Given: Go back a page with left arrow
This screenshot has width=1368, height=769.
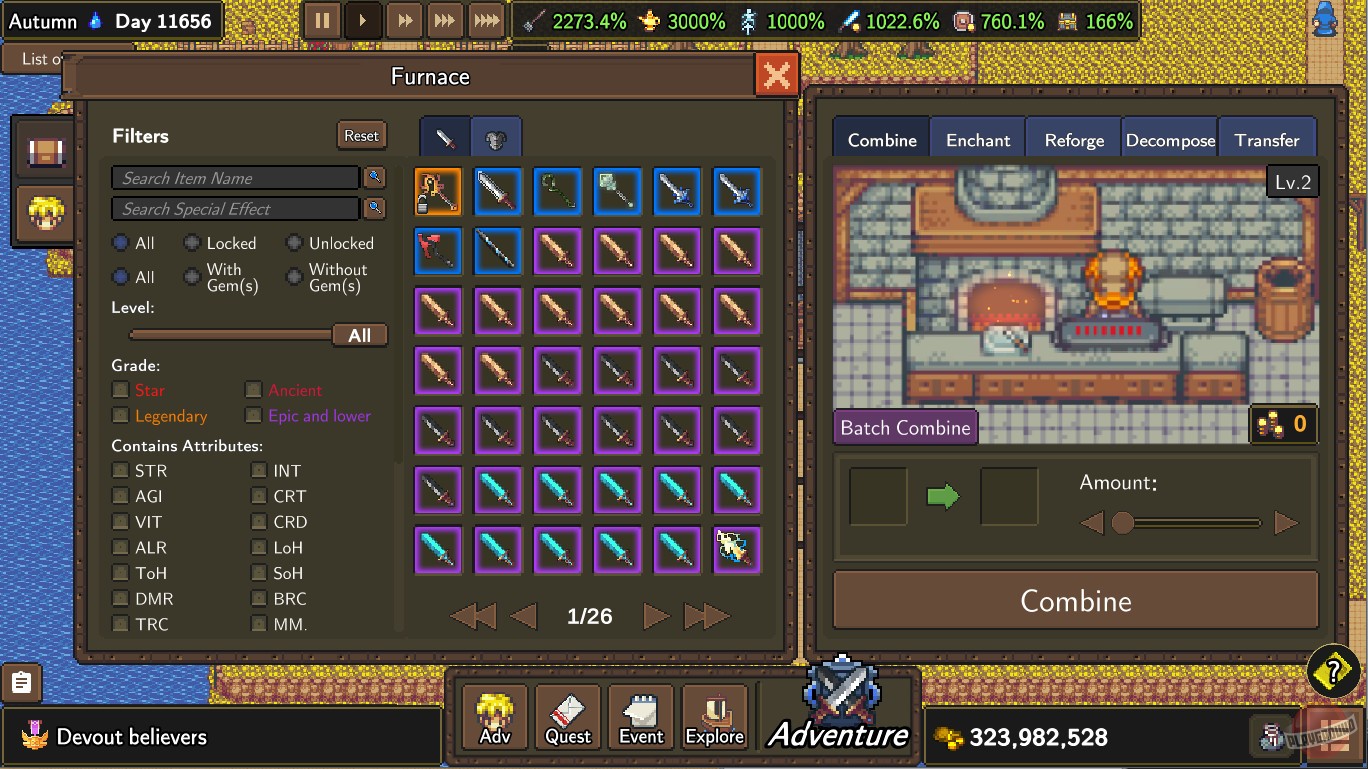Looking at the screenshot, I should tap(523, 616).
